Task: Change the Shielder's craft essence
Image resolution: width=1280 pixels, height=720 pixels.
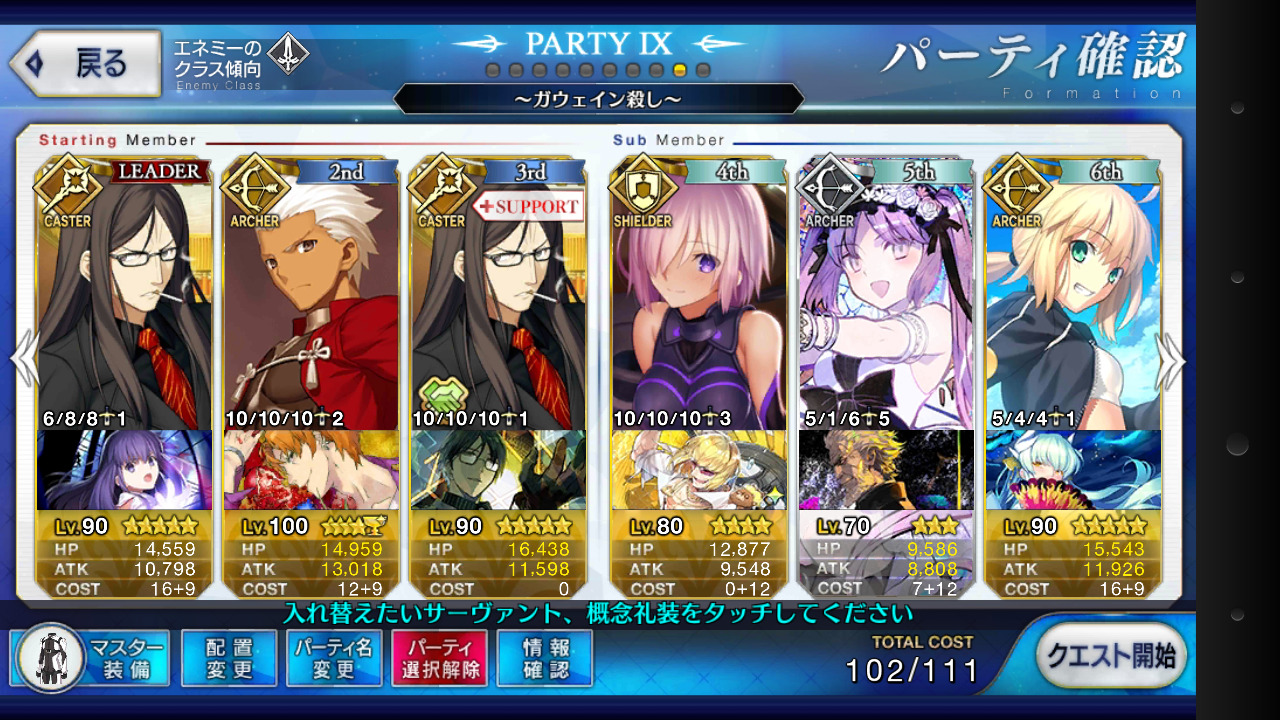Action: (x=698, y=470)
